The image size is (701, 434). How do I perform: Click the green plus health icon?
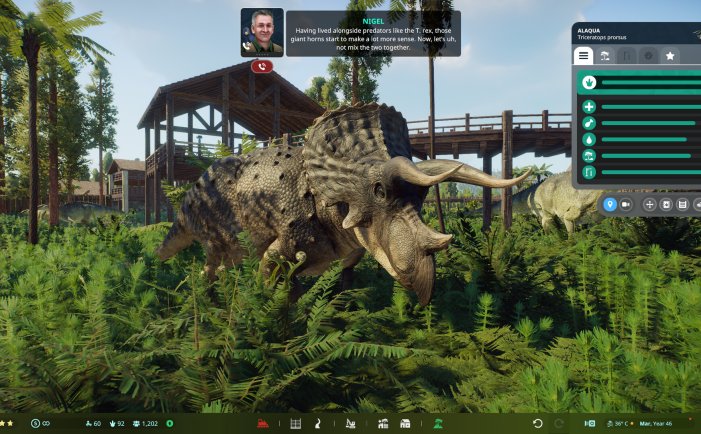[x=589, y=107]
